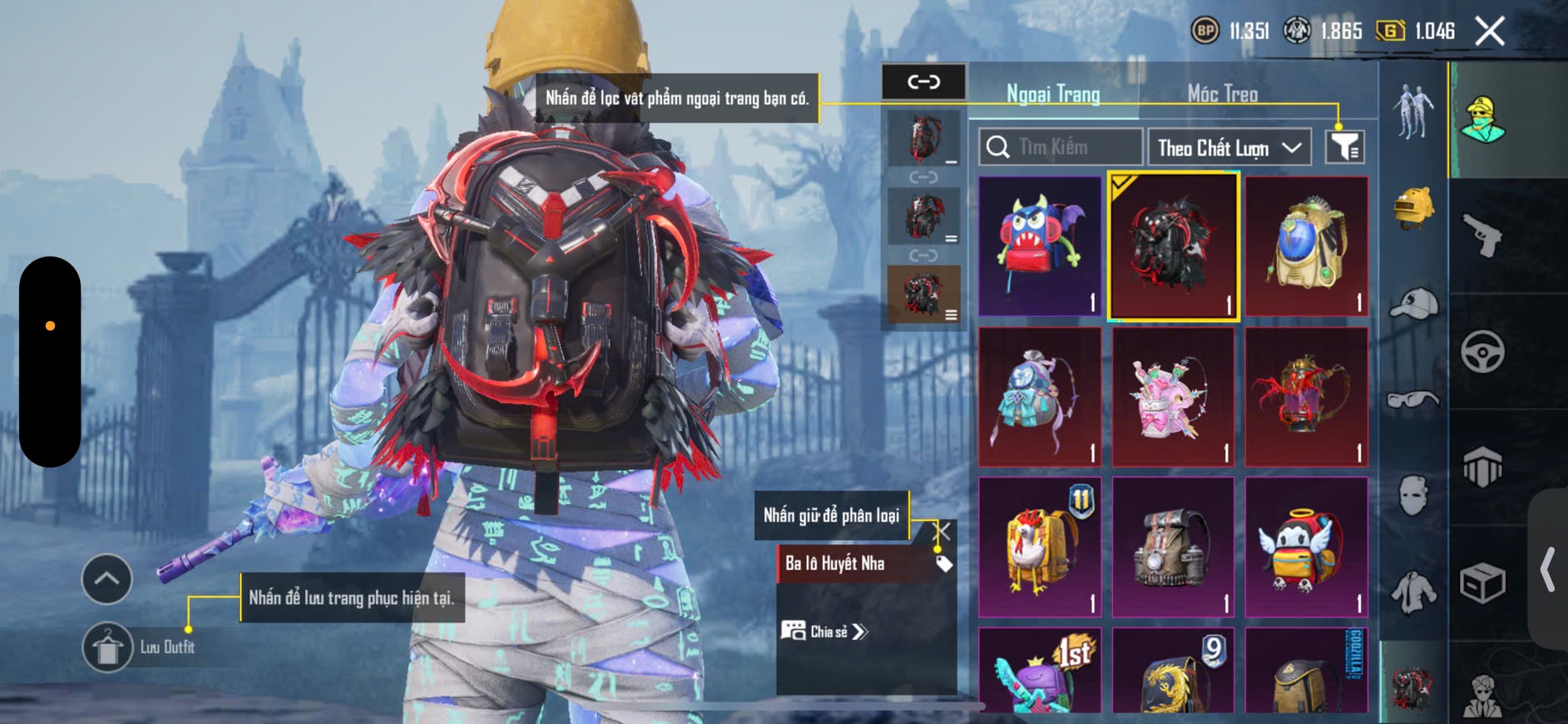
Task: Close the inventory with the X button
Action: [1489, 32]
